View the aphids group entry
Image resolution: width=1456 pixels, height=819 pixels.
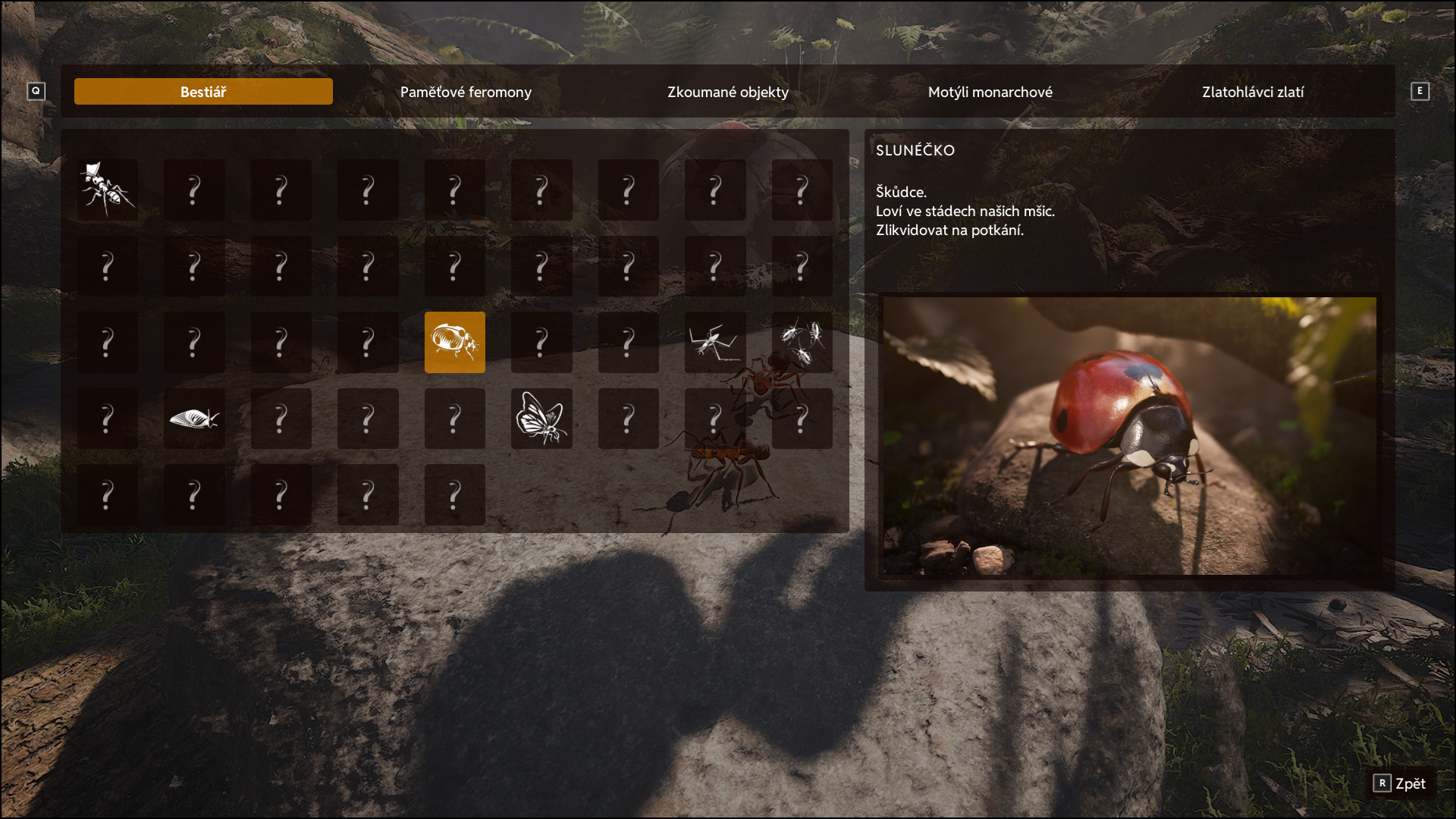pyautogui.click(x=802, y=342)
